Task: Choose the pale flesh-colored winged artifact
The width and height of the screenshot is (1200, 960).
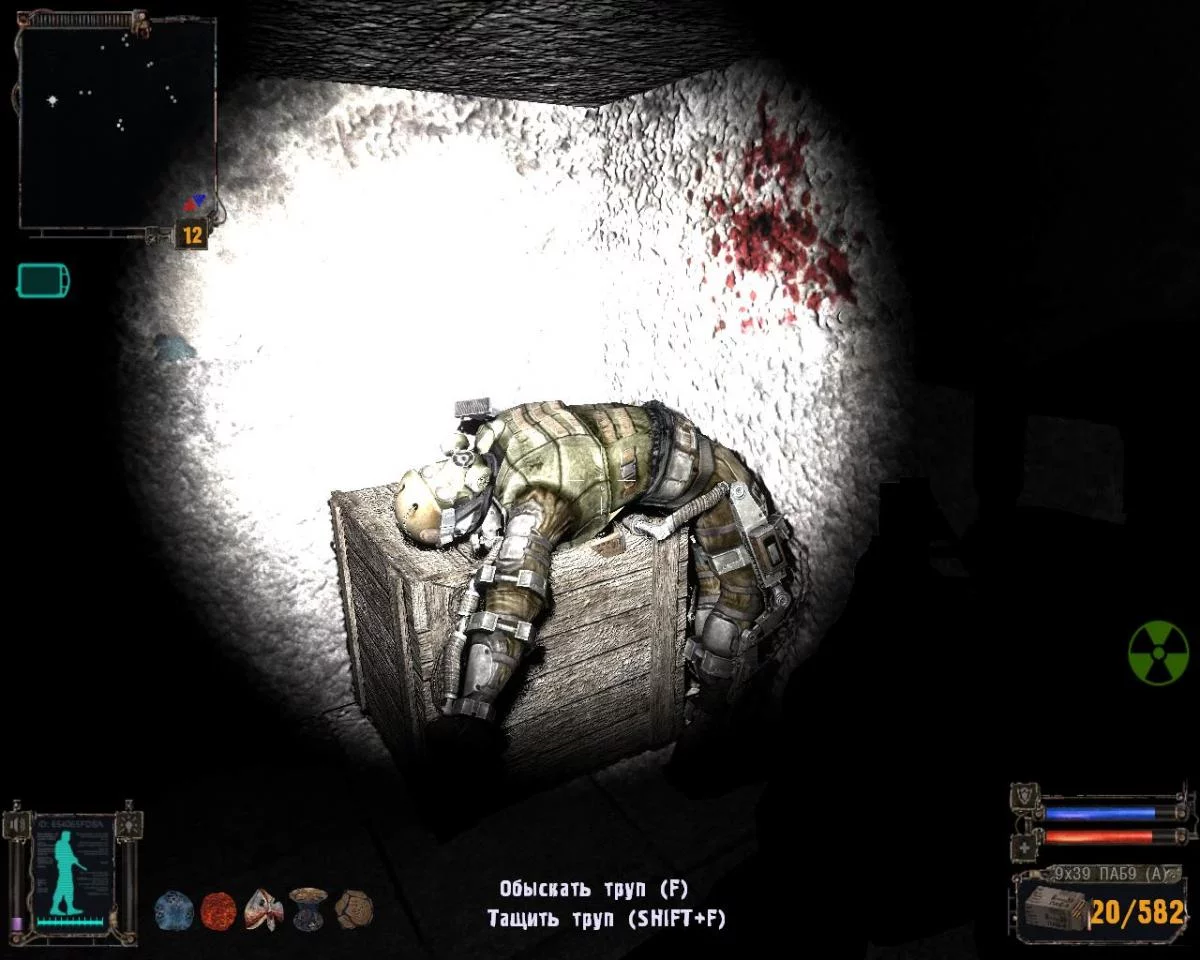Action: (263, 910)
